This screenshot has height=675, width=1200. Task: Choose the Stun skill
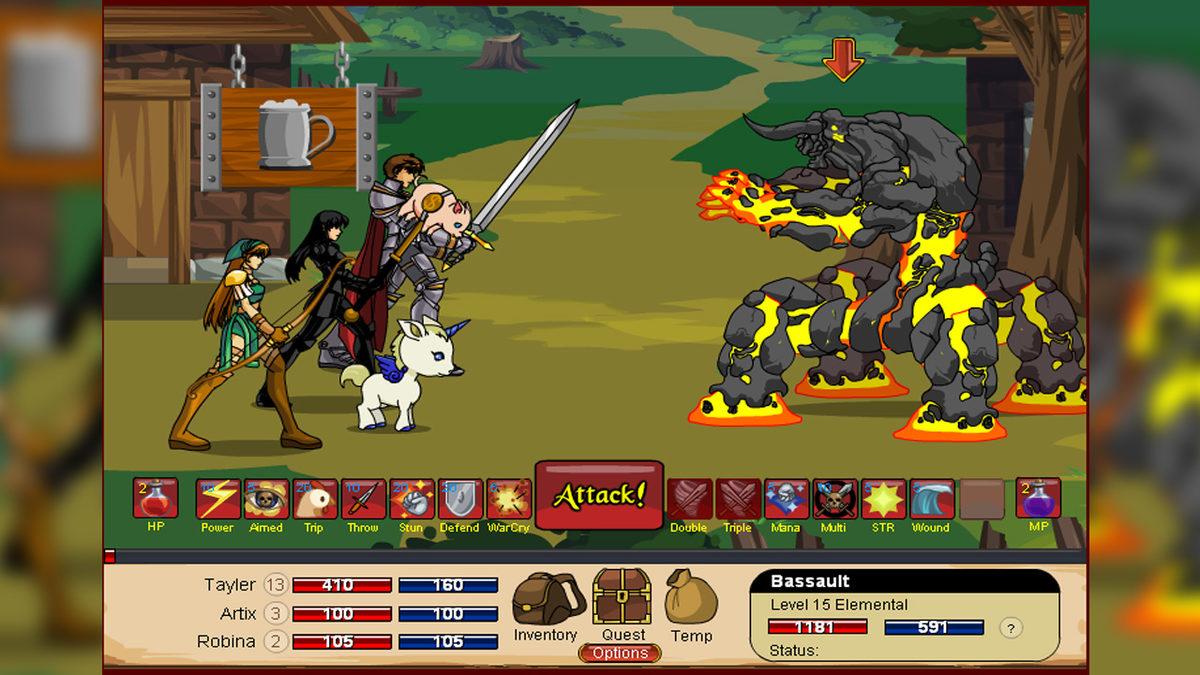(x=411, y=499)
